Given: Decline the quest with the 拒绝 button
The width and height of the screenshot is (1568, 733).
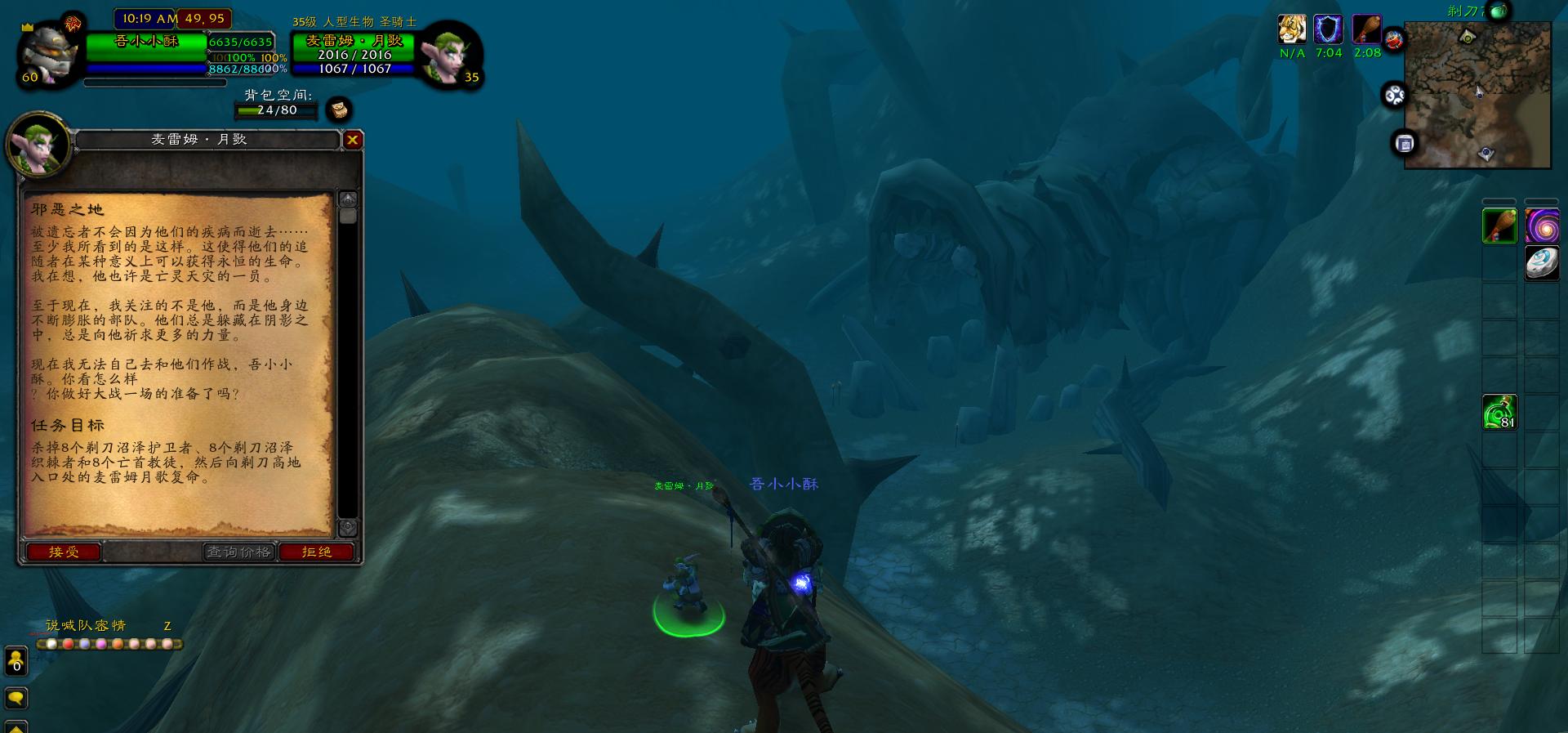Looking at the screenshot, I should point(317,552).
